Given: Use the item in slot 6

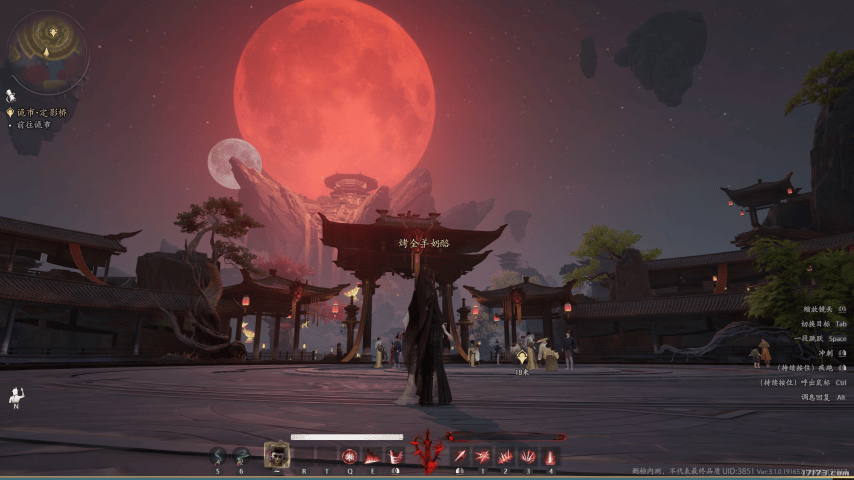Looking at the screenshot, I should [241, 456].
